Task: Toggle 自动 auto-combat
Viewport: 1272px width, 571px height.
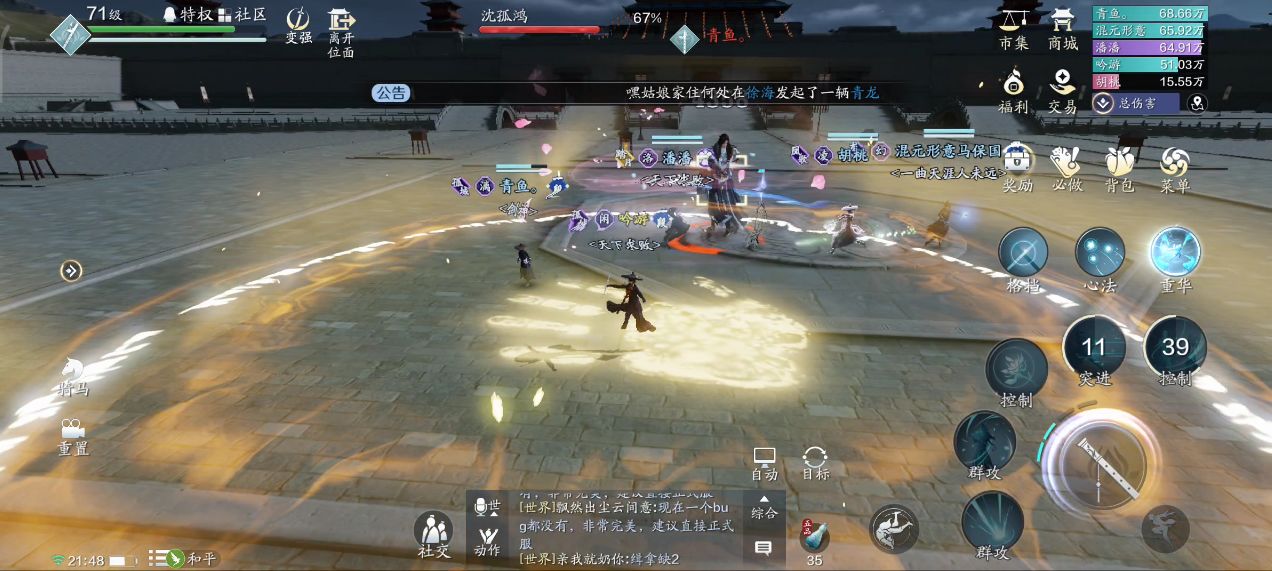Action: tap(765, 462)
